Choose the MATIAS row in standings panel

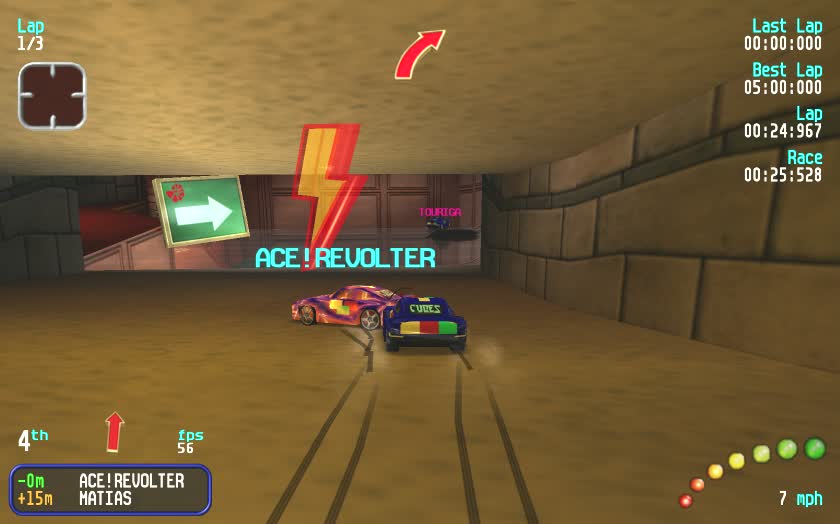[110, 498]
